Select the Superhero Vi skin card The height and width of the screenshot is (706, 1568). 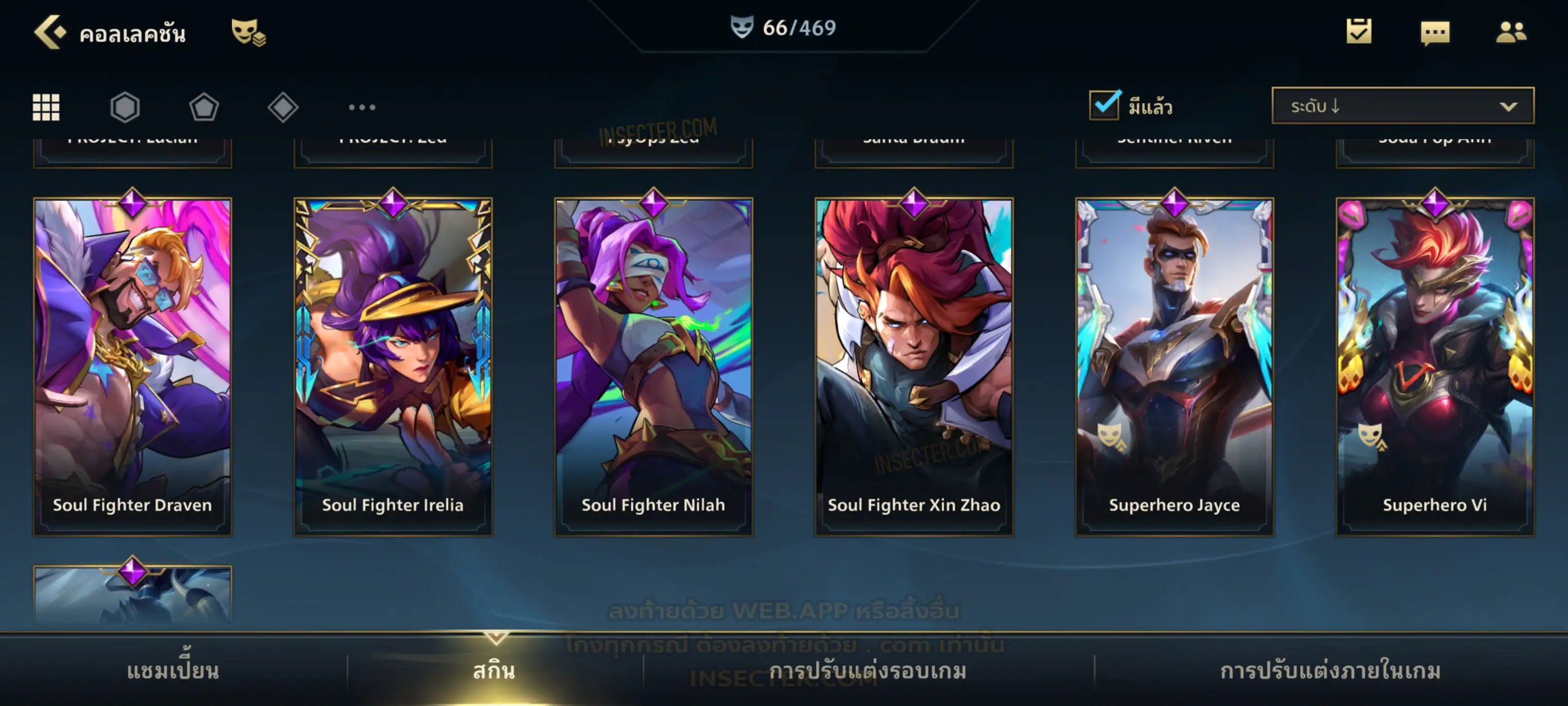tap(1435, 366)
